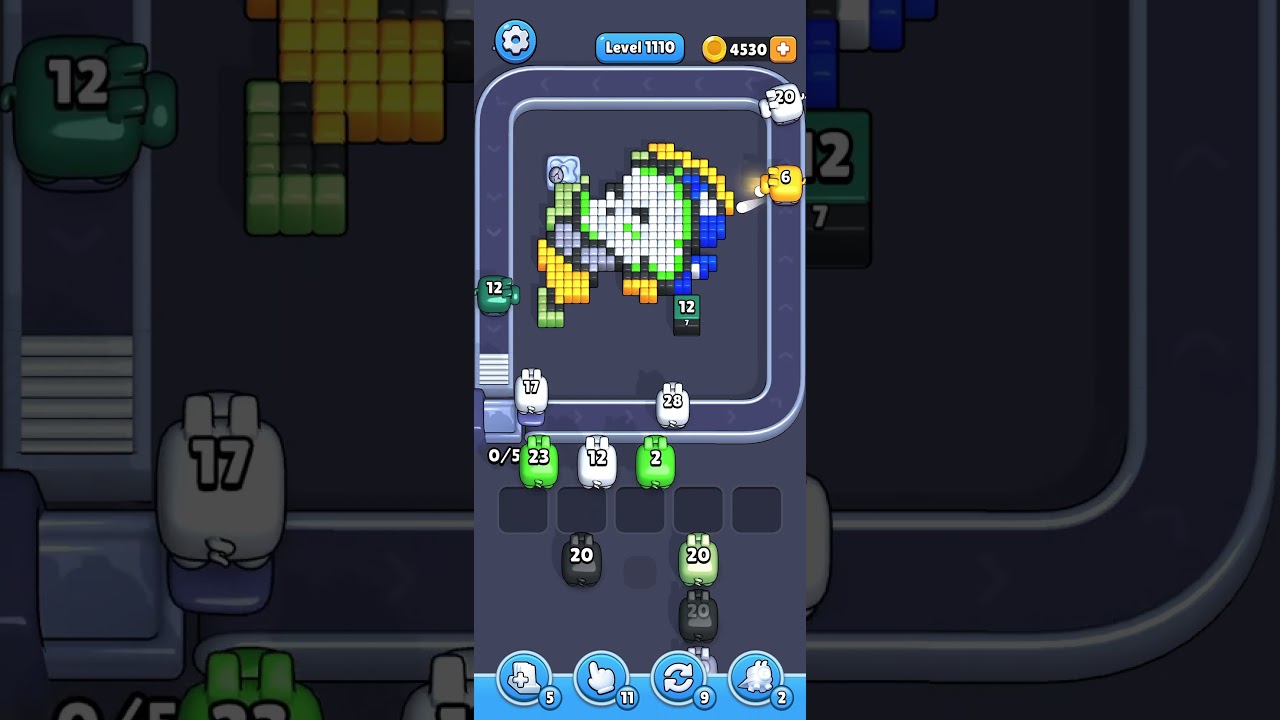Use the rocket booster with 2 charges

click(755, 679)
